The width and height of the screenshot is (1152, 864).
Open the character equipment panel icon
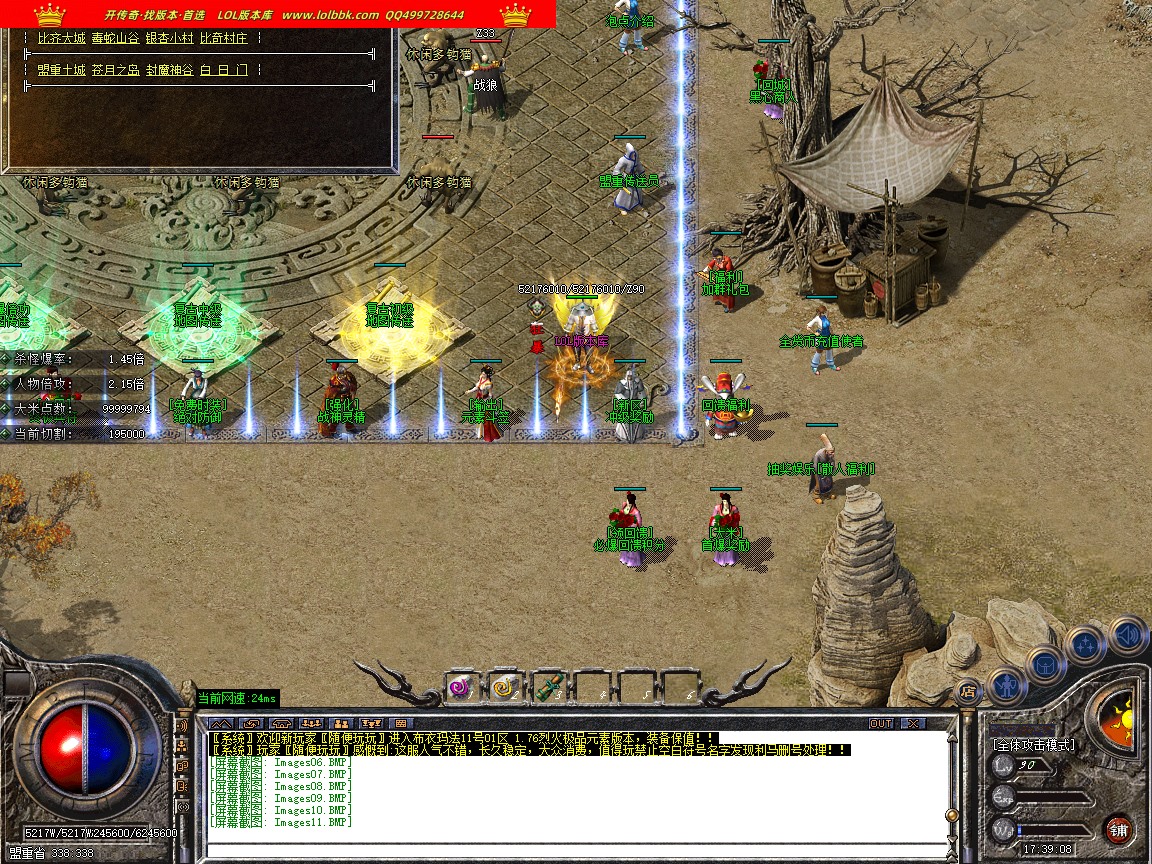pos(1005,685)
